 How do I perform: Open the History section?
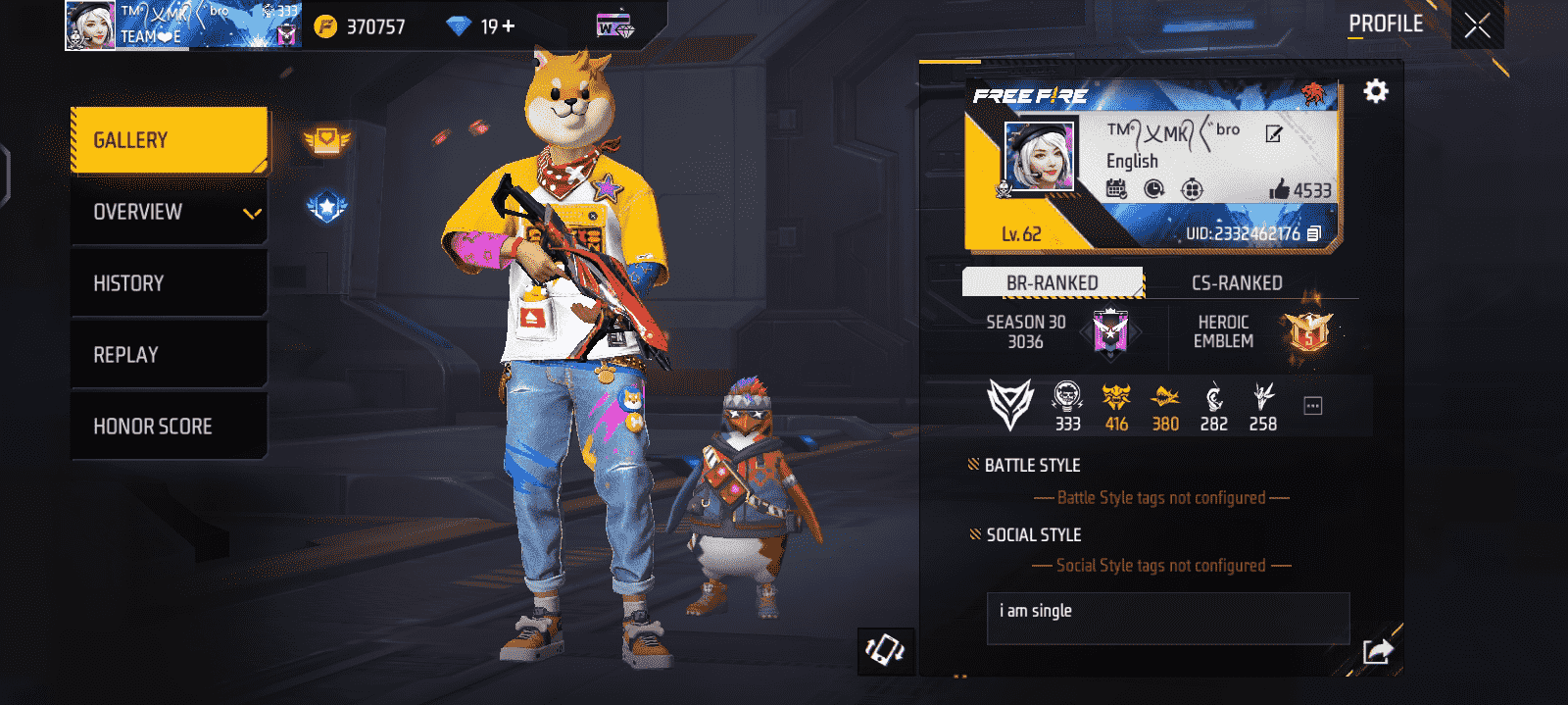pos(169,283)
